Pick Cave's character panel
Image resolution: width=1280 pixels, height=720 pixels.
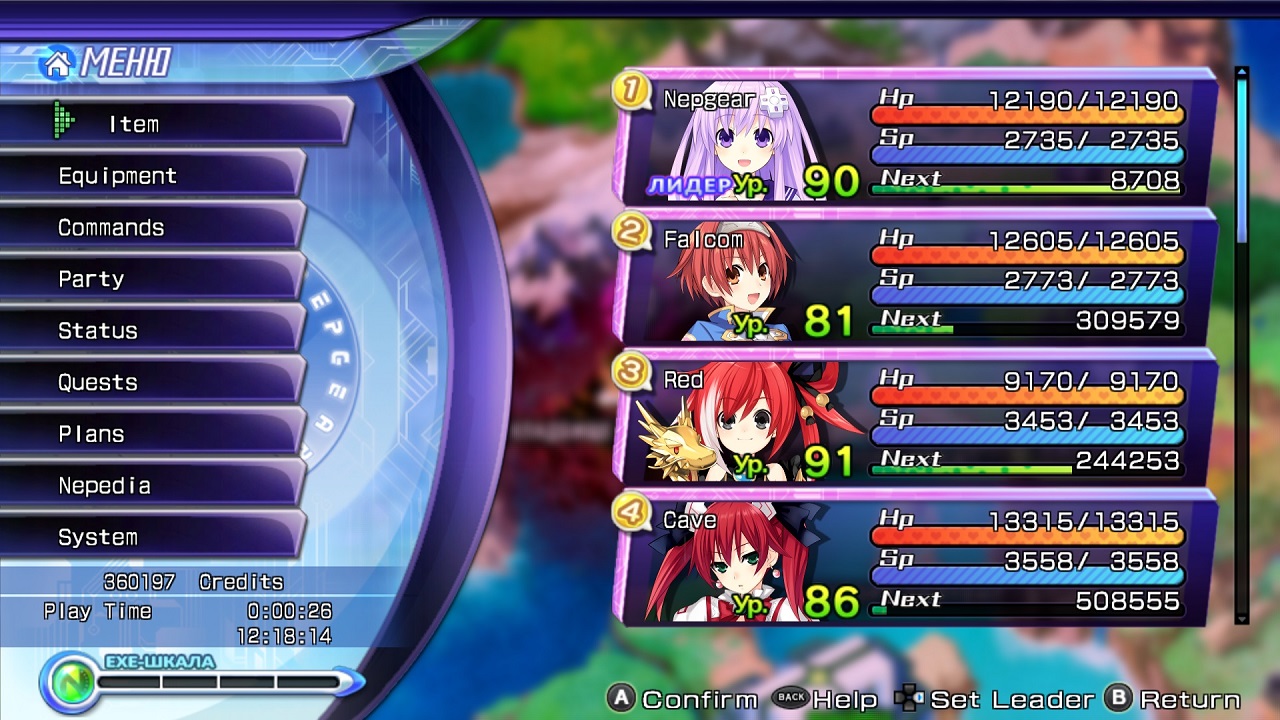[x=915, y=558]
